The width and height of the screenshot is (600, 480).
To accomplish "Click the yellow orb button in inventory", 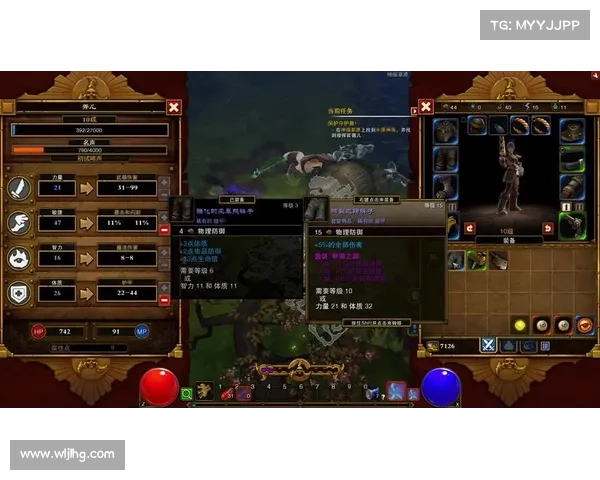I will tap(520, 325).
